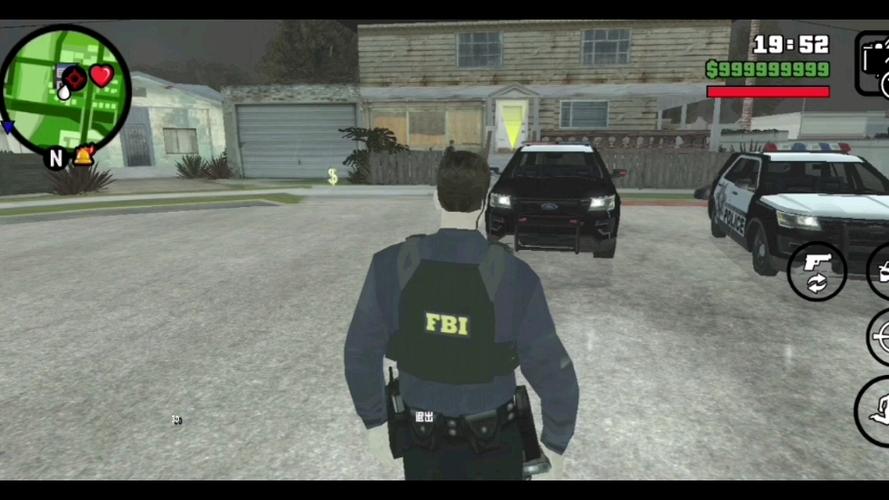Activate the crosshair target button

pyautogui.click(x=879, y=337)
